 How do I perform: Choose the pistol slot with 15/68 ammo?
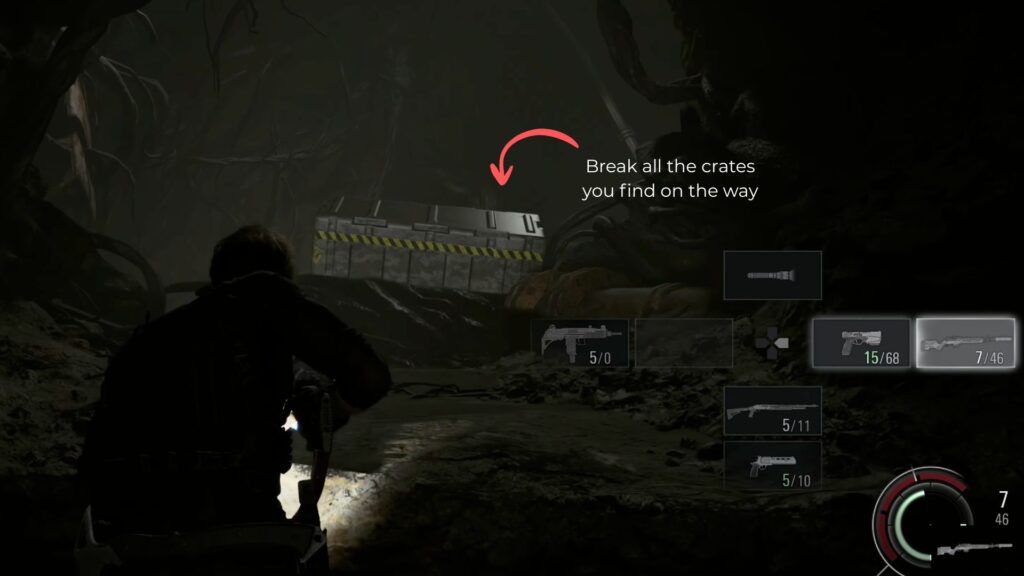(x=861, y=343)
